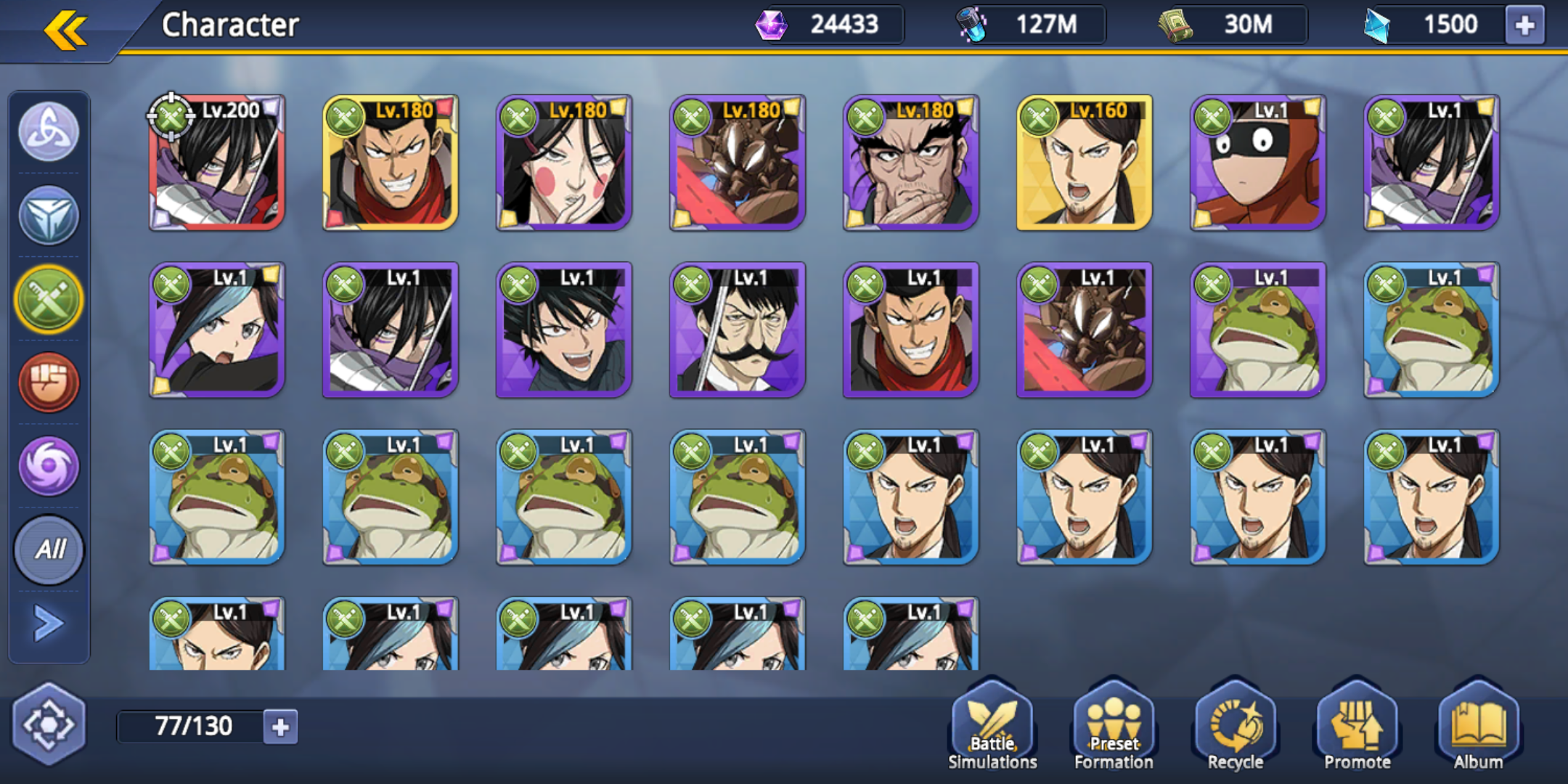Select the blue shield class filter
The height and width of the screenshot is (784, 1568).
48,216
